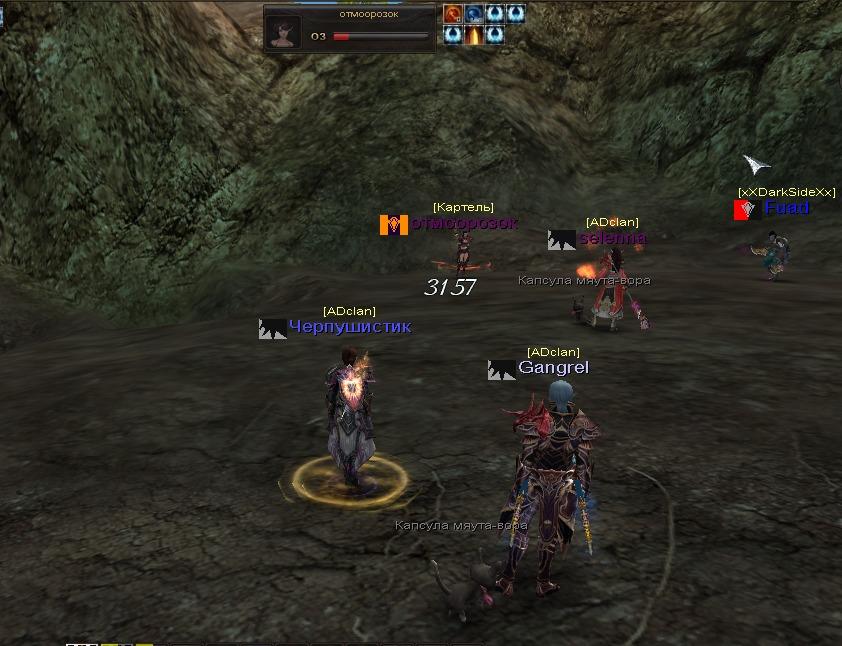
Task: Click the target portrait of отмоорозок
Action: [284, 31]
